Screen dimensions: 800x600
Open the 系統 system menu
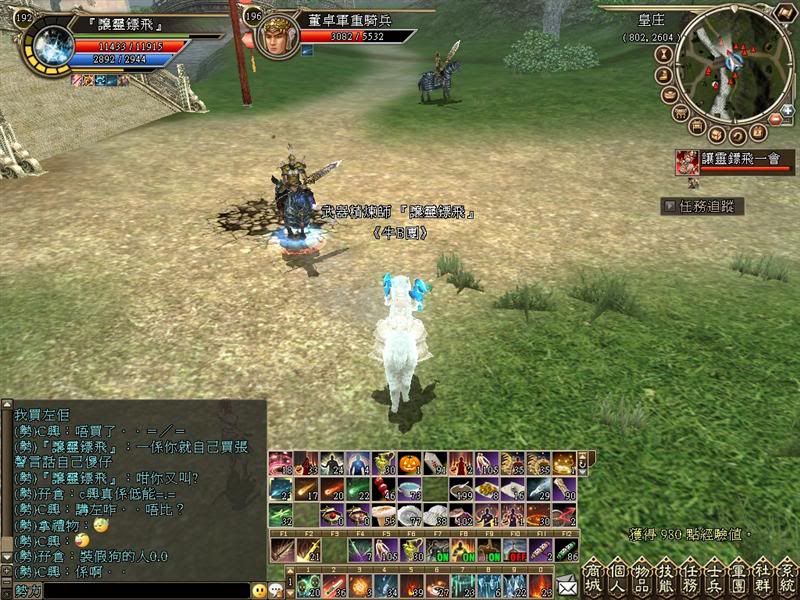tap(786, 574)
